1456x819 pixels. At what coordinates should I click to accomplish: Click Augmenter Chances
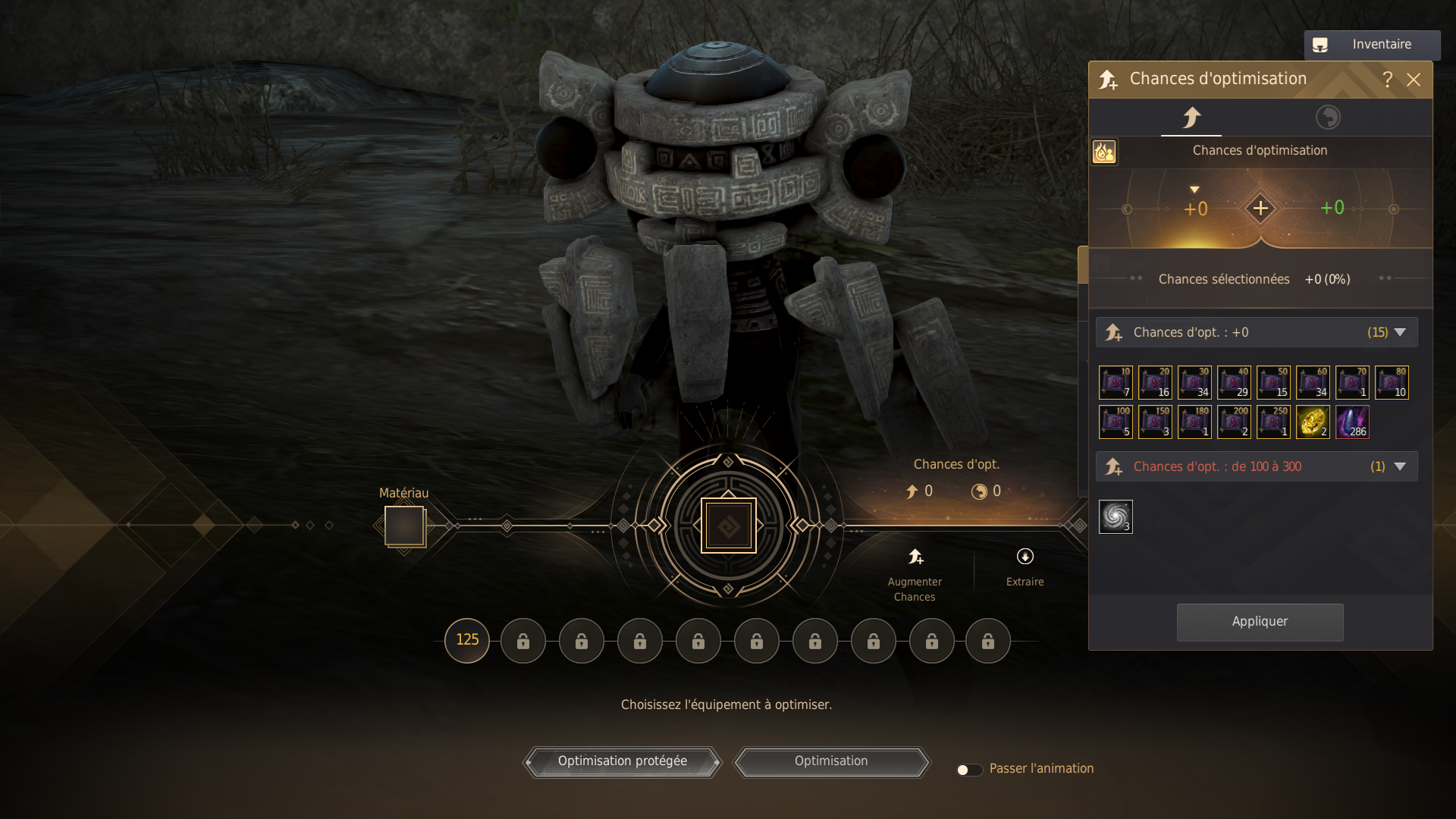click(915, 574)
